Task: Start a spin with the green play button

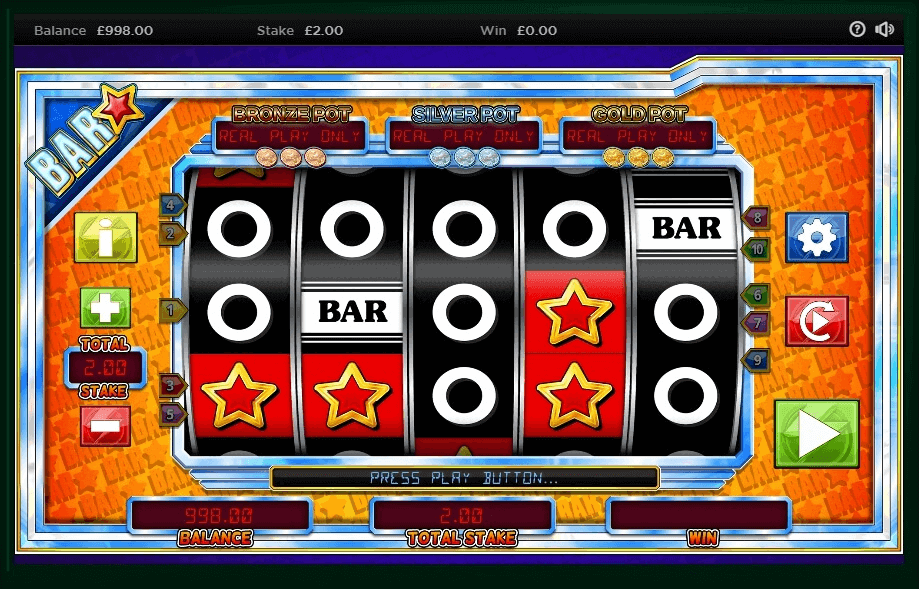Action: (816, 434)
